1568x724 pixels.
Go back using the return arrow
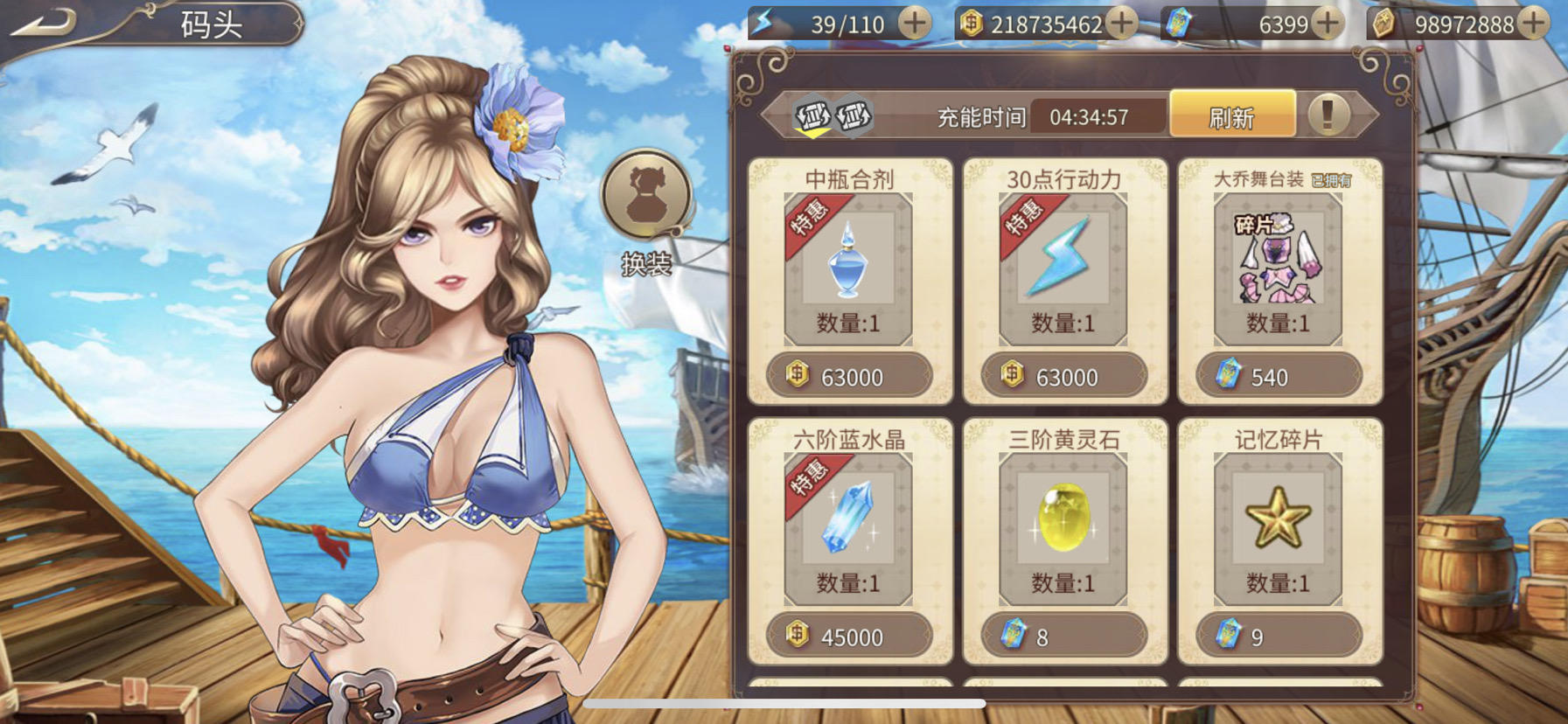(42, 23)
